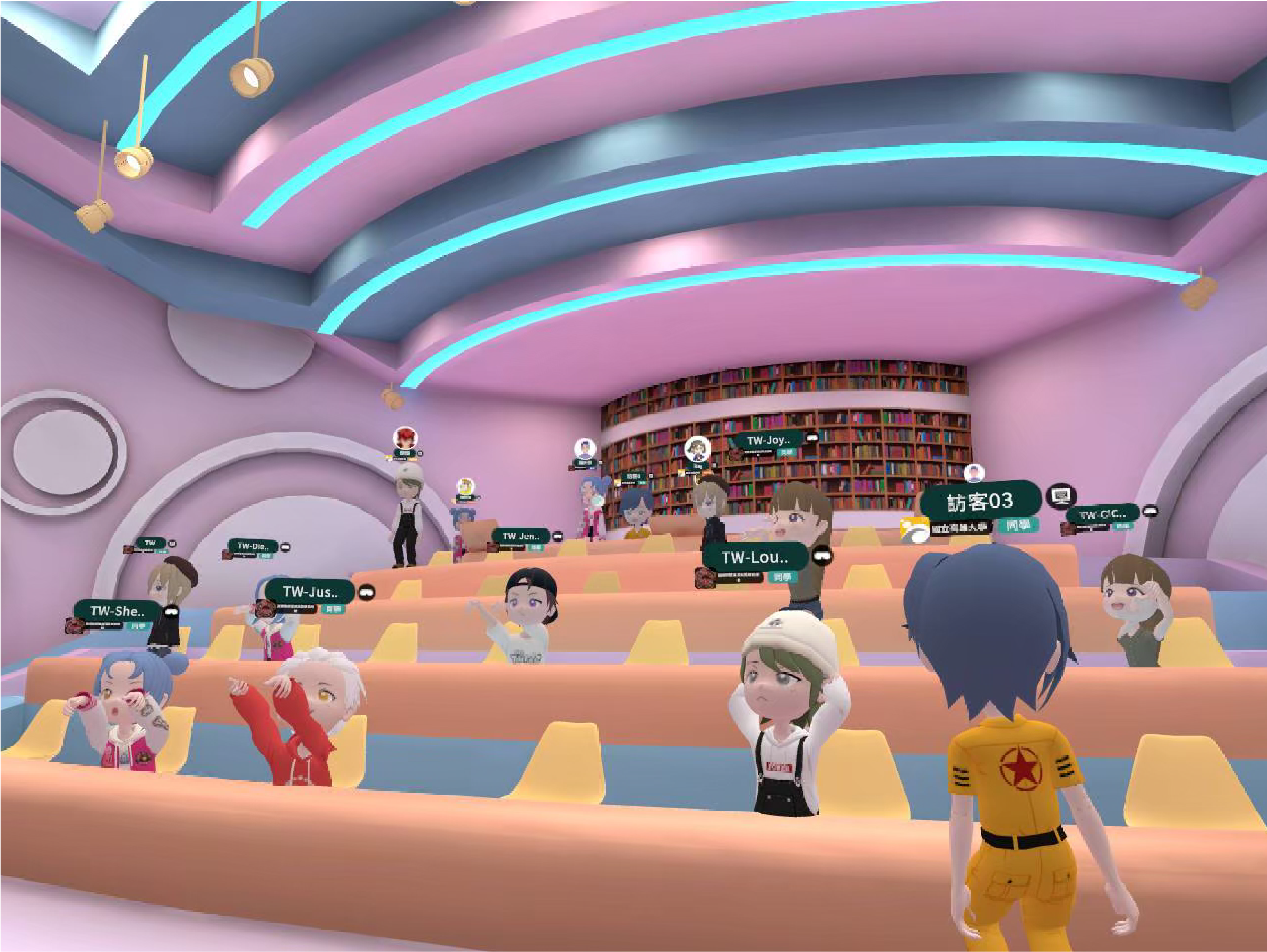Select the TW-Joy.. player label
Image resolution: width=1267 pixels, height=952 pixels.
(768, 440)
